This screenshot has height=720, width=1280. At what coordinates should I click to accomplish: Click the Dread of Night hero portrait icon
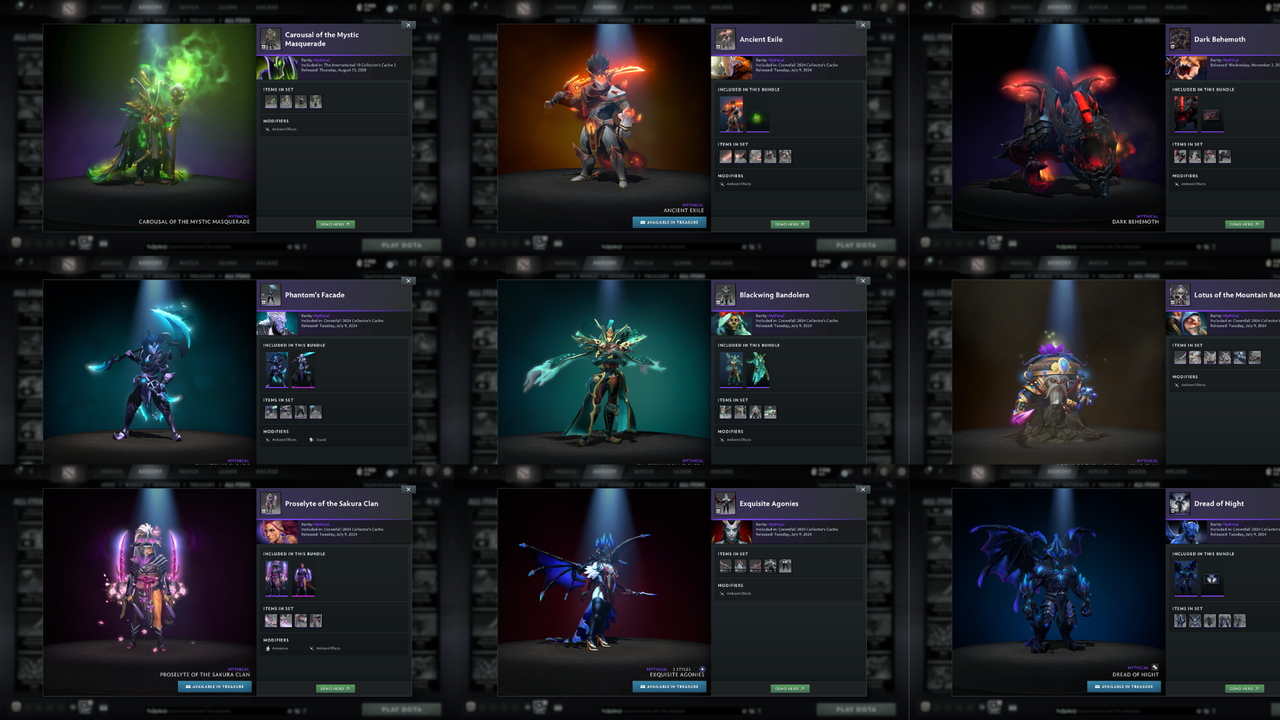pyautogui.click(x=1180, y=503)
